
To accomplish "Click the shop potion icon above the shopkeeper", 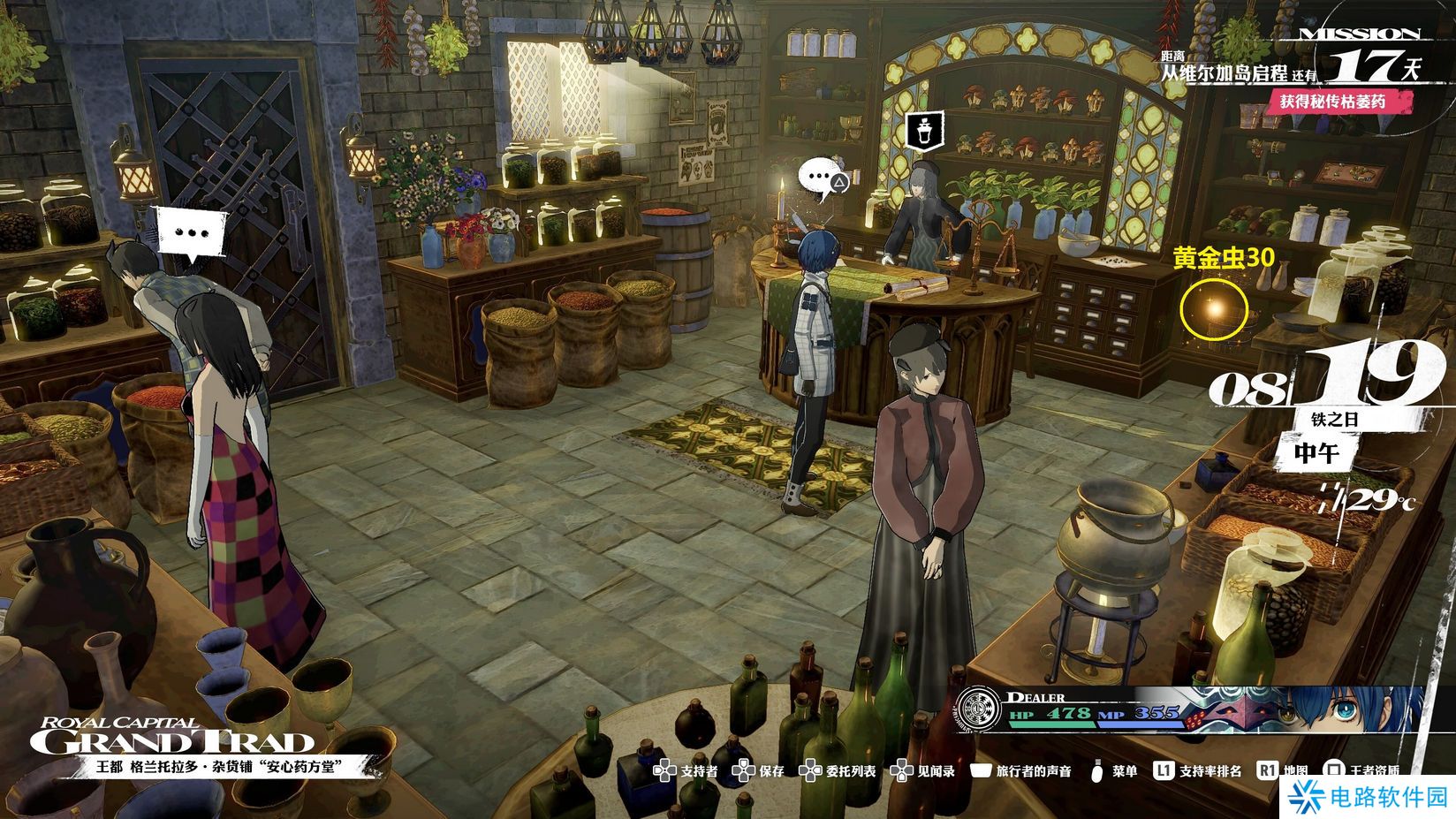I will (x=925, y=131).
